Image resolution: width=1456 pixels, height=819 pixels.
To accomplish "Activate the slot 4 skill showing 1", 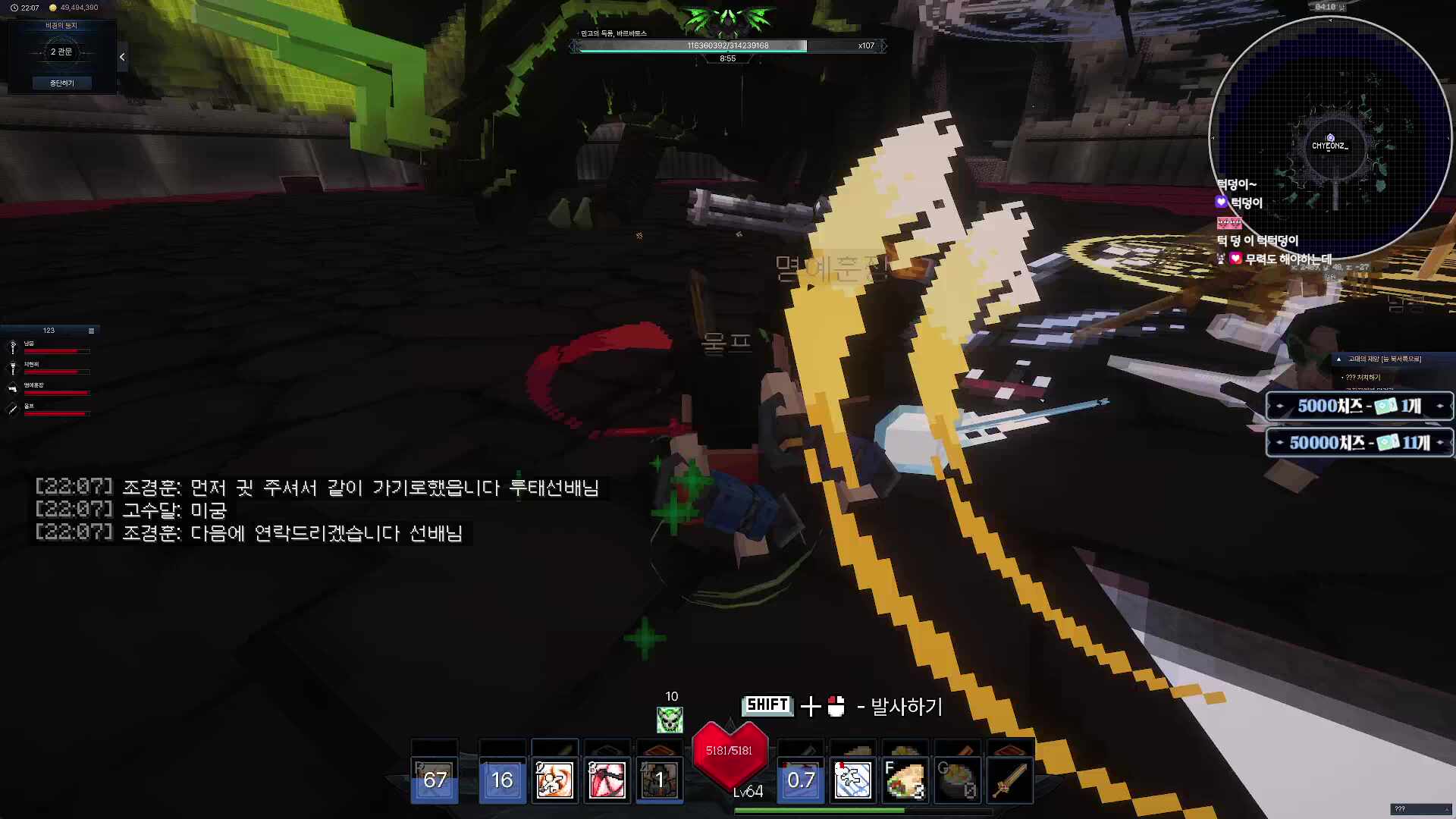I will tap(659, 780).
